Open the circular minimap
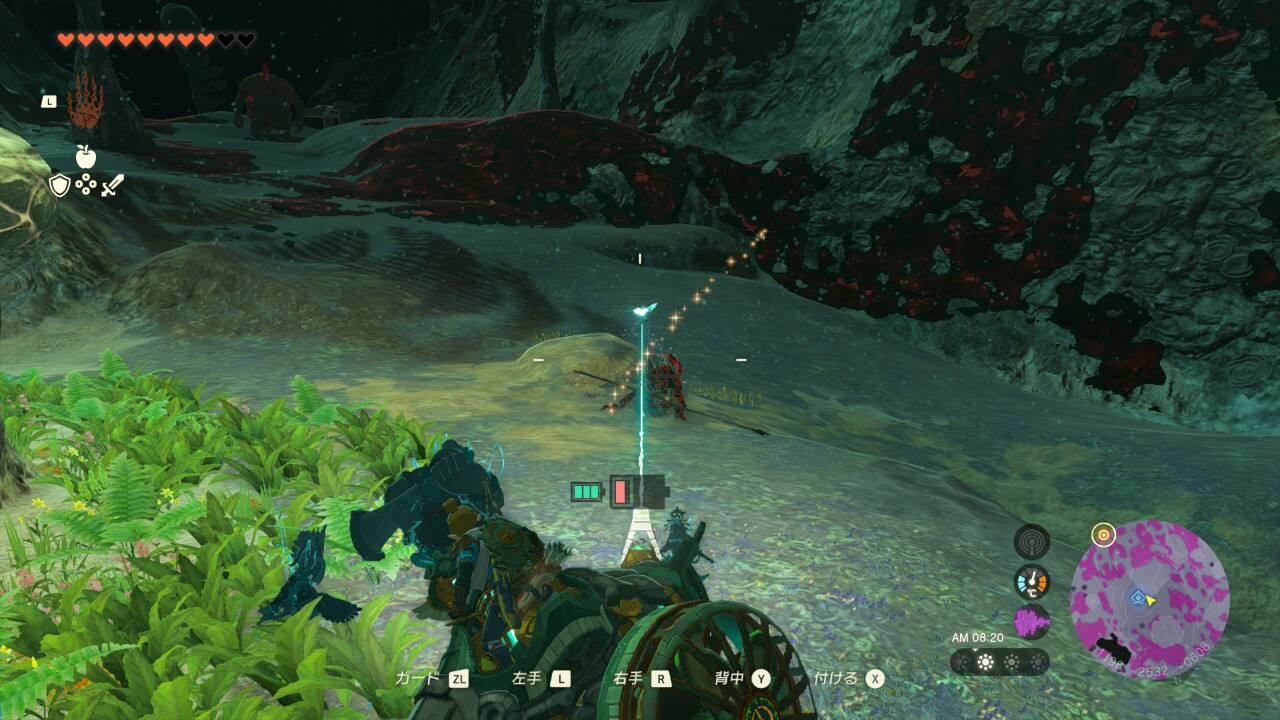The image size is (1280, 720). pos(1149,600)
